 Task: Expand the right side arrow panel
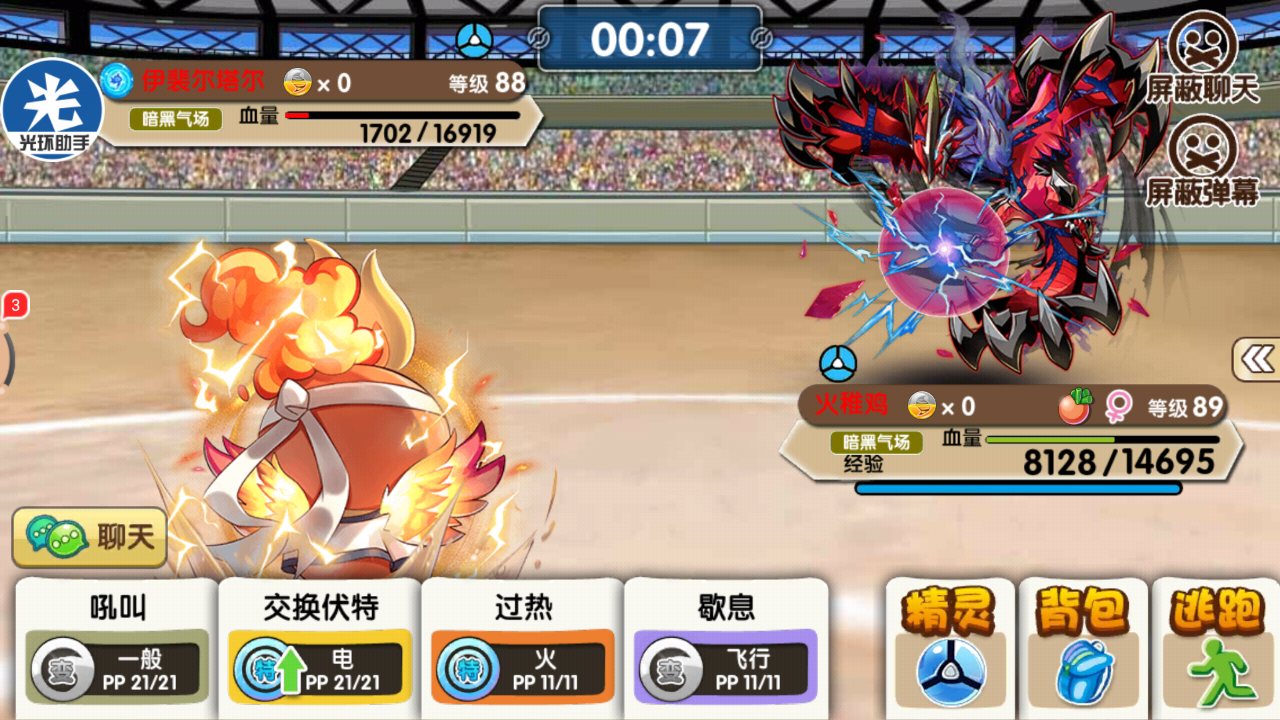[x=1257, y=359]
